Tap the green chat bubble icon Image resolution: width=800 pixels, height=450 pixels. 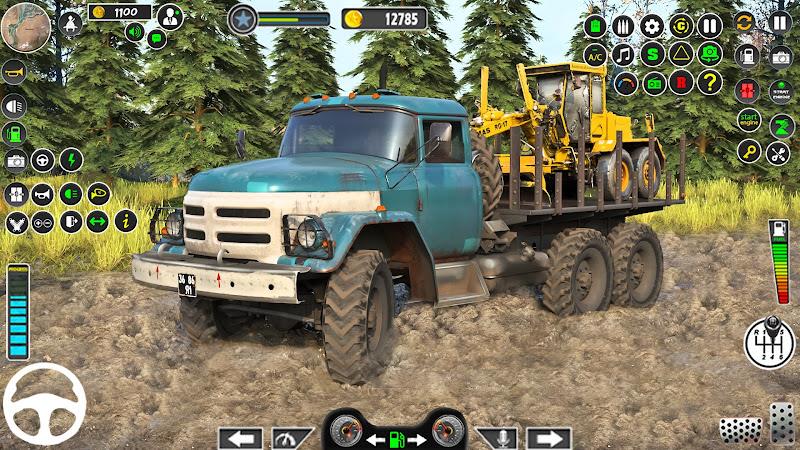(156, 38)
